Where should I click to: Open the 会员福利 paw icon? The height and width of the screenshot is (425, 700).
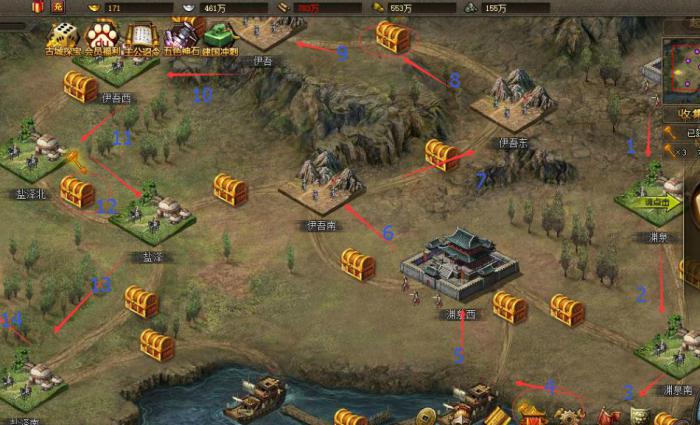click(101, 37)
